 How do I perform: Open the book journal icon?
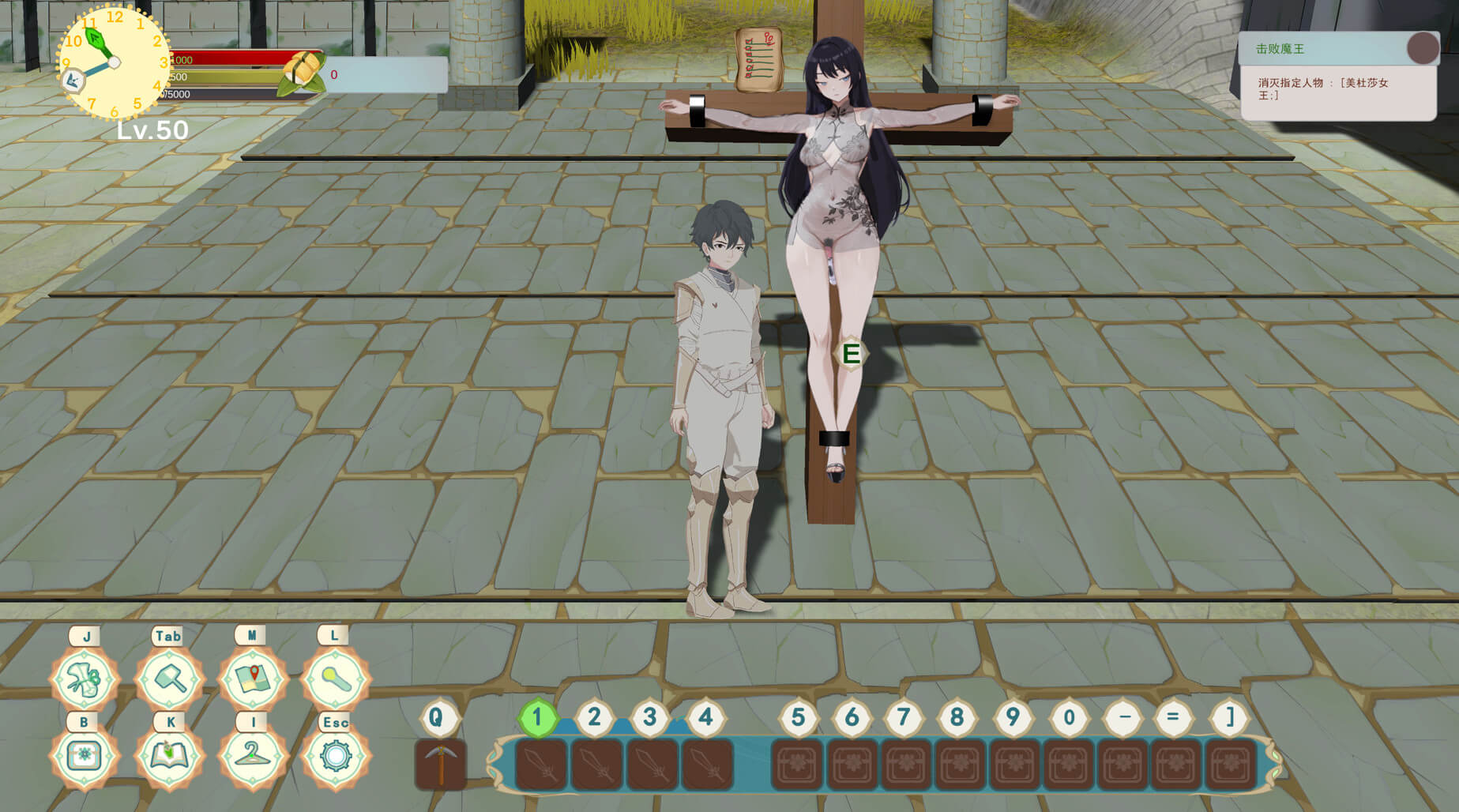169,756
